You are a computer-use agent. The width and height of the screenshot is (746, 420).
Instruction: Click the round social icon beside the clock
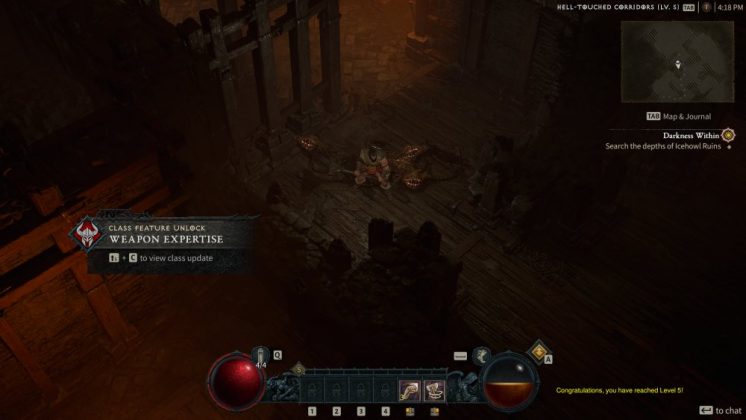point(706,7)
